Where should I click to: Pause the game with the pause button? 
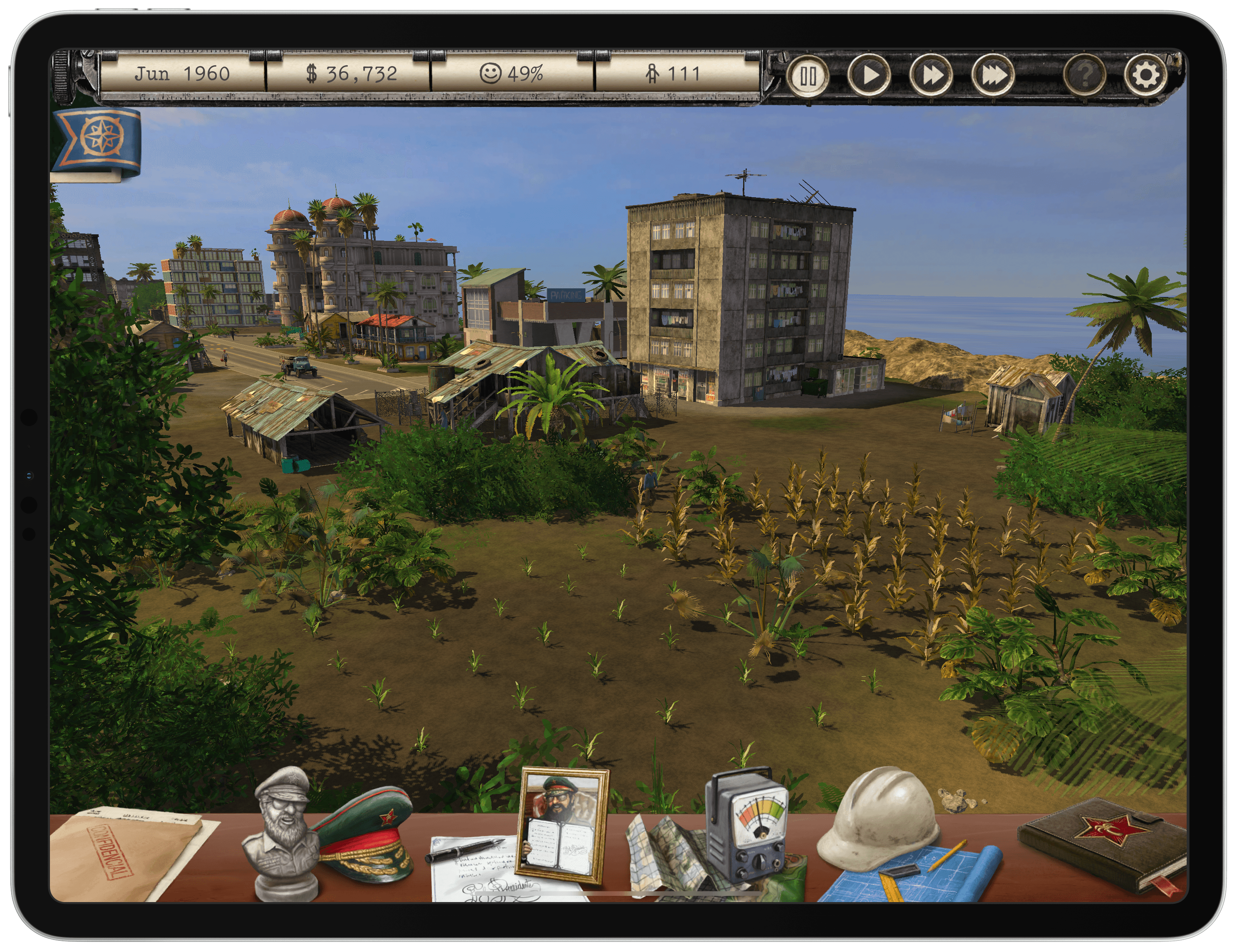tap(808, 75)
